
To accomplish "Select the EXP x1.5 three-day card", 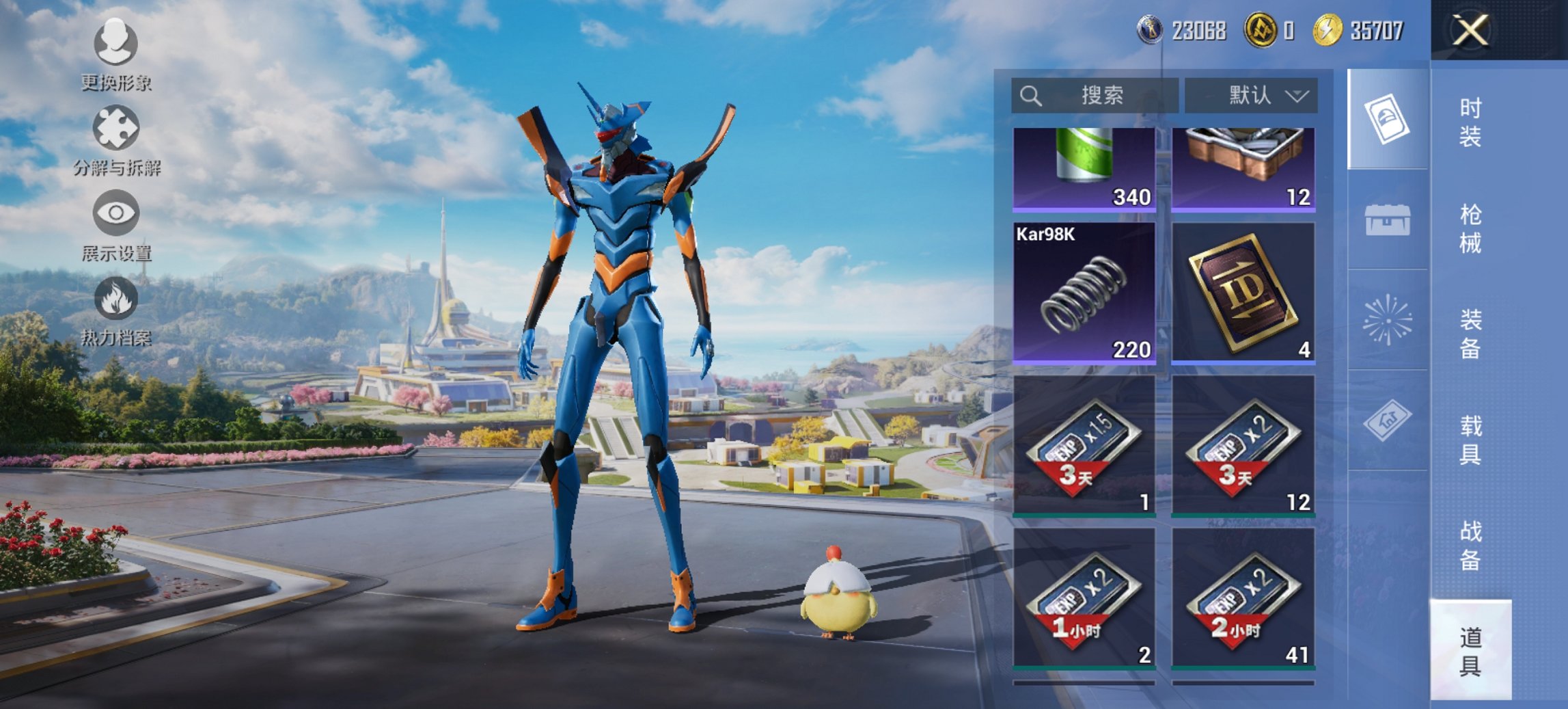I will coord(1084,445).
